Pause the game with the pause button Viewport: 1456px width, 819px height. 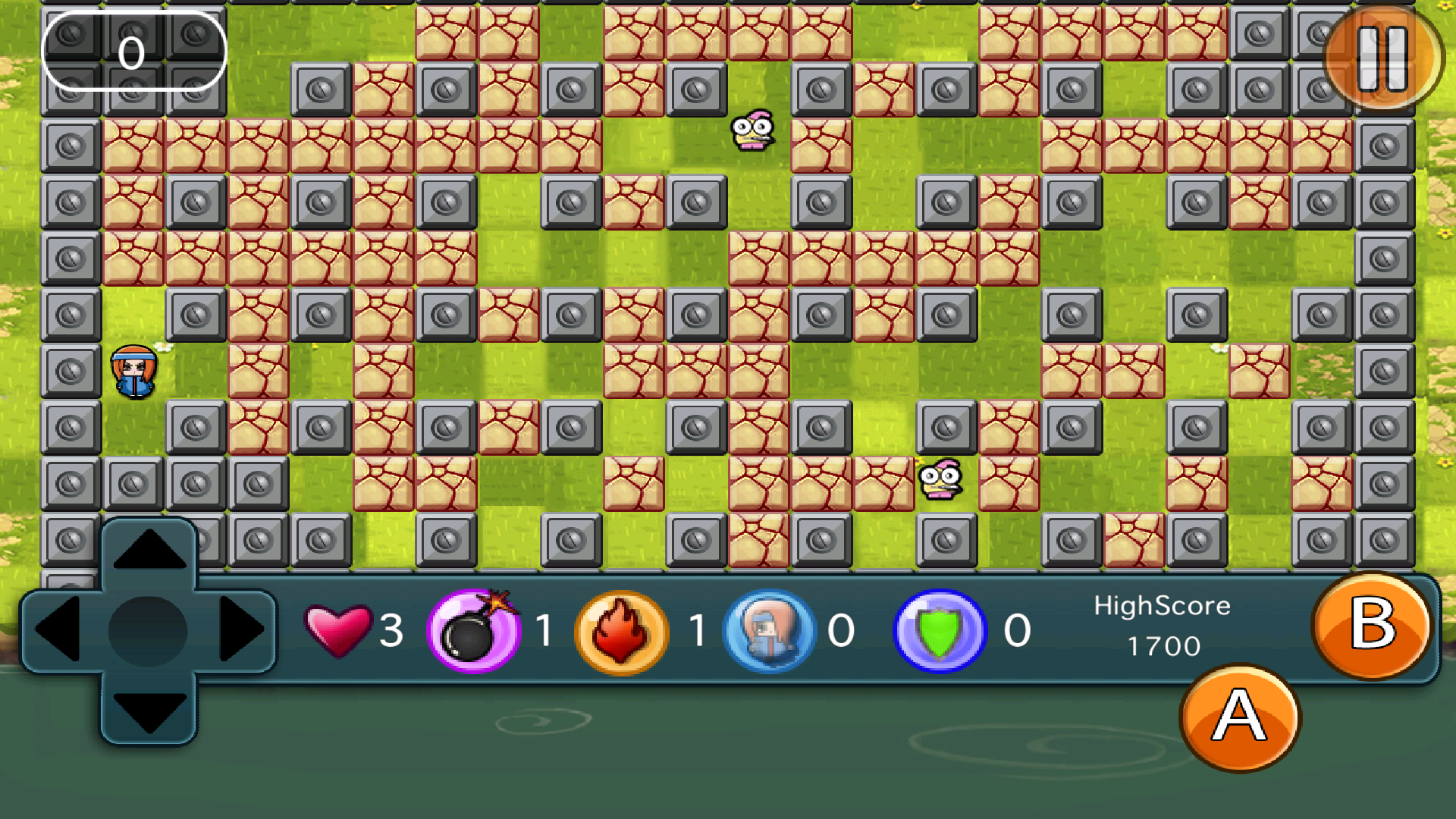tap(1382, 59)
